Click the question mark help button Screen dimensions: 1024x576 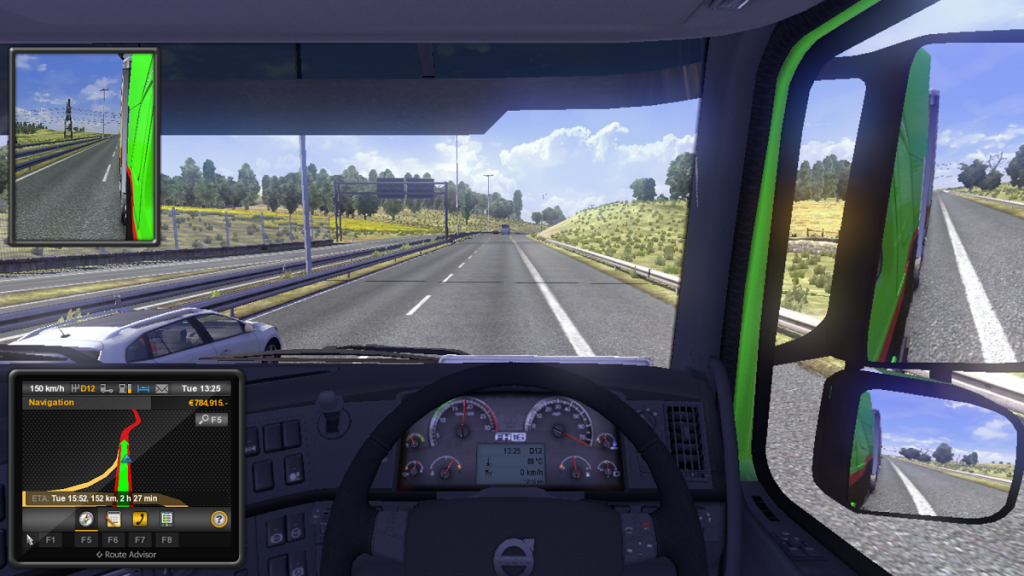[219, 519]
